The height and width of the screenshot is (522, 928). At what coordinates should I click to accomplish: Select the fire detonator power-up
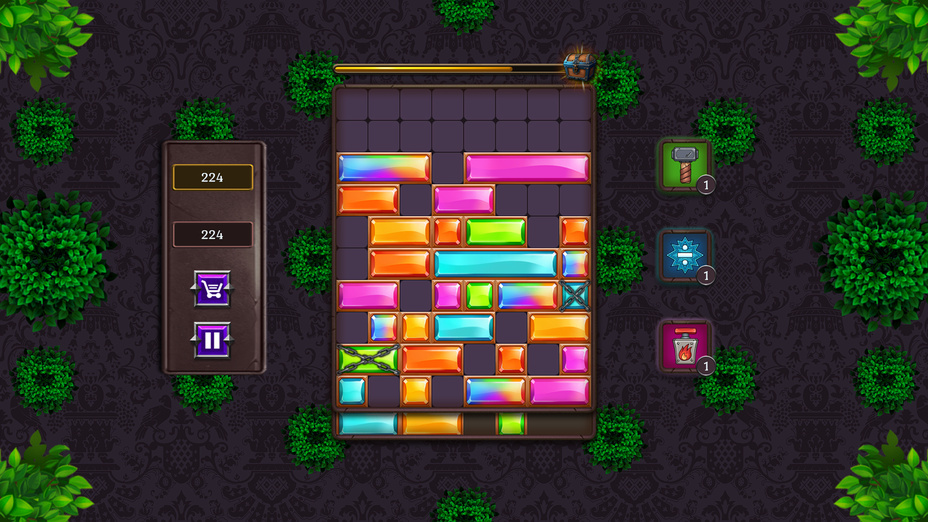[685, 346]
